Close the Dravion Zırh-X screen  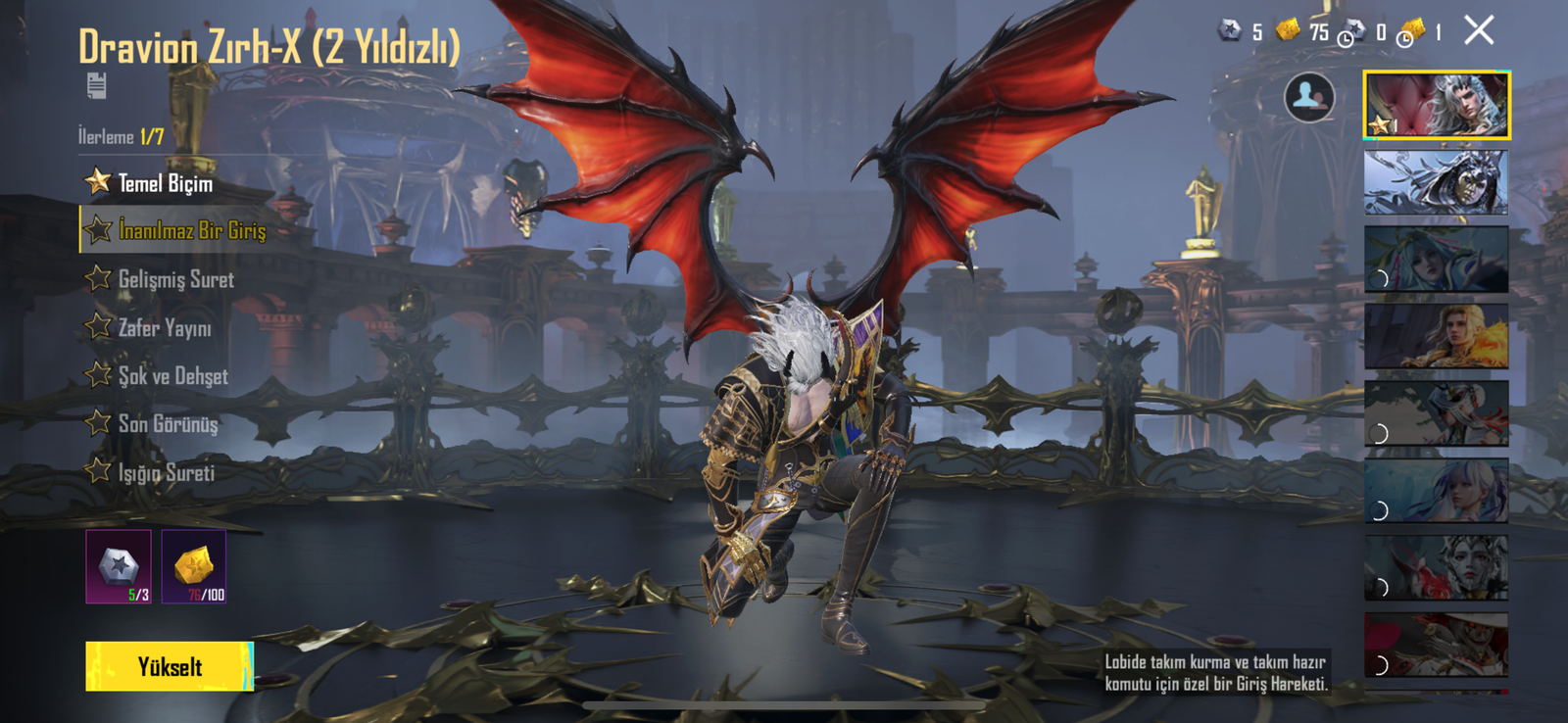pyautogui.click(x=1479, y=30)
